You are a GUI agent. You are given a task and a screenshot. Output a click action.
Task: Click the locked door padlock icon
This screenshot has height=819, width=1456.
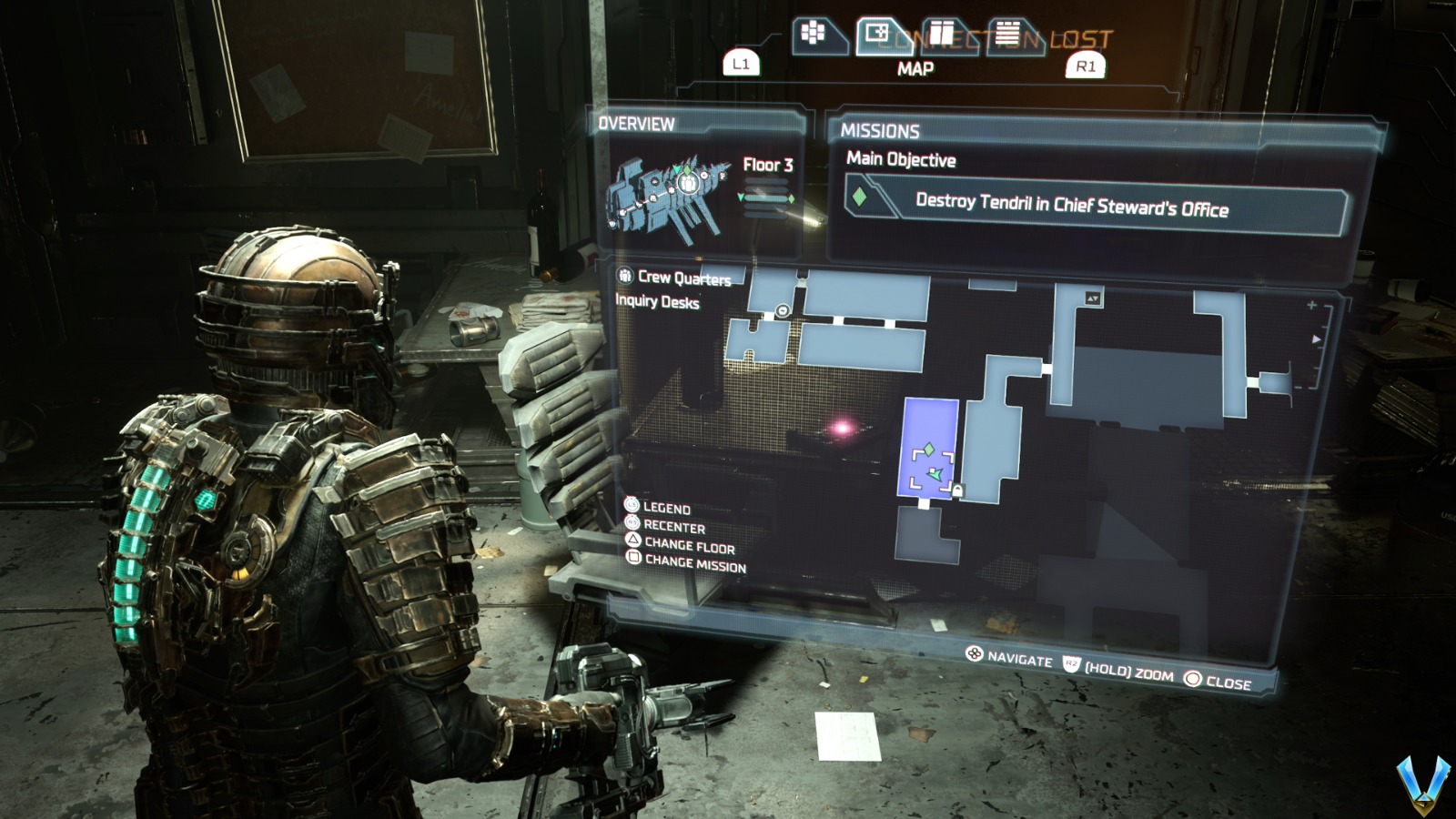[957, 490]
